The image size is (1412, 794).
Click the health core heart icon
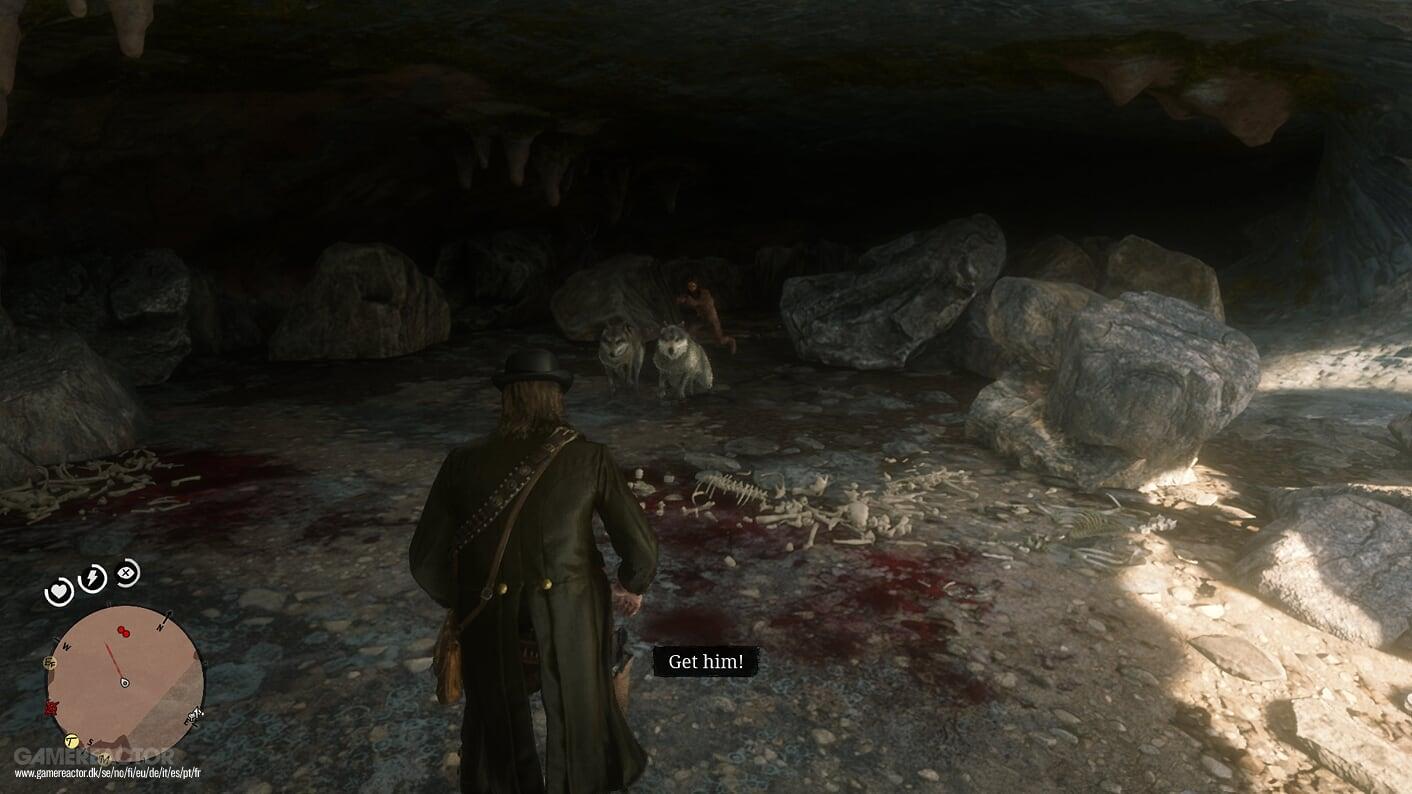(59, 590)
